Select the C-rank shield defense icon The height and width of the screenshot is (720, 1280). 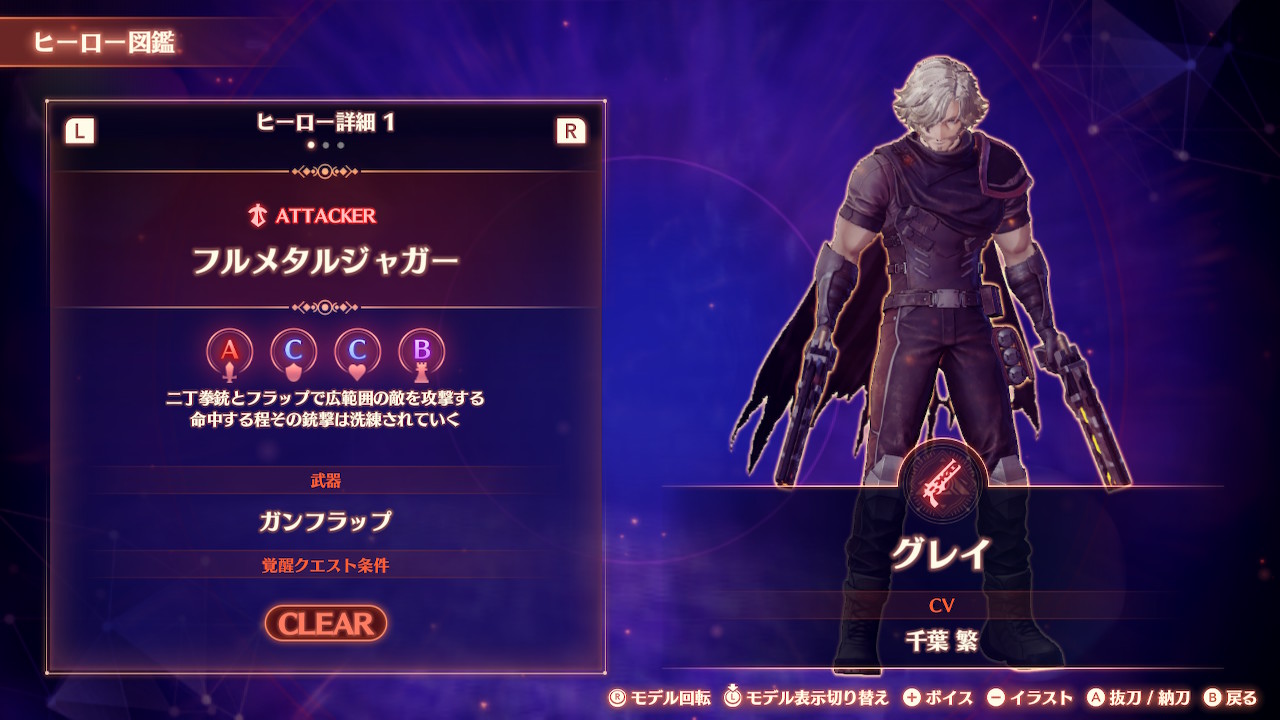point(294,352)
